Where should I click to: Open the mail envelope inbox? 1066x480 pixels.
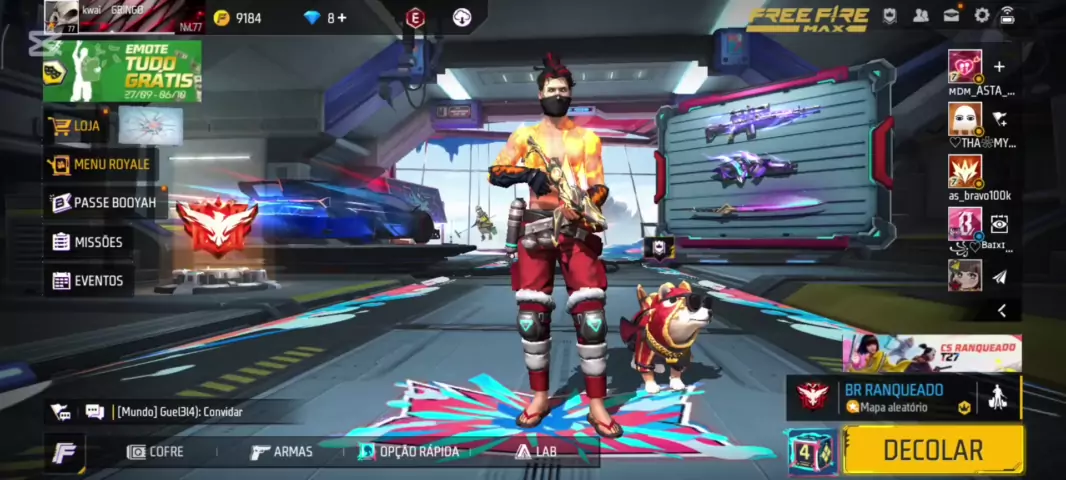[952, 15]
